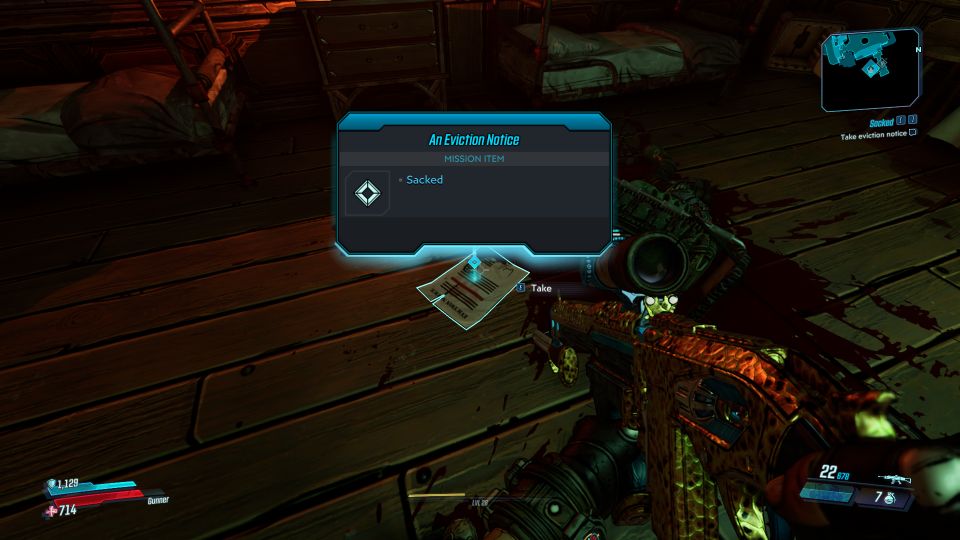Screen dimensions: 960x540
Task: Click the diamond mission item icon
Action: click(x=367, y=192)
